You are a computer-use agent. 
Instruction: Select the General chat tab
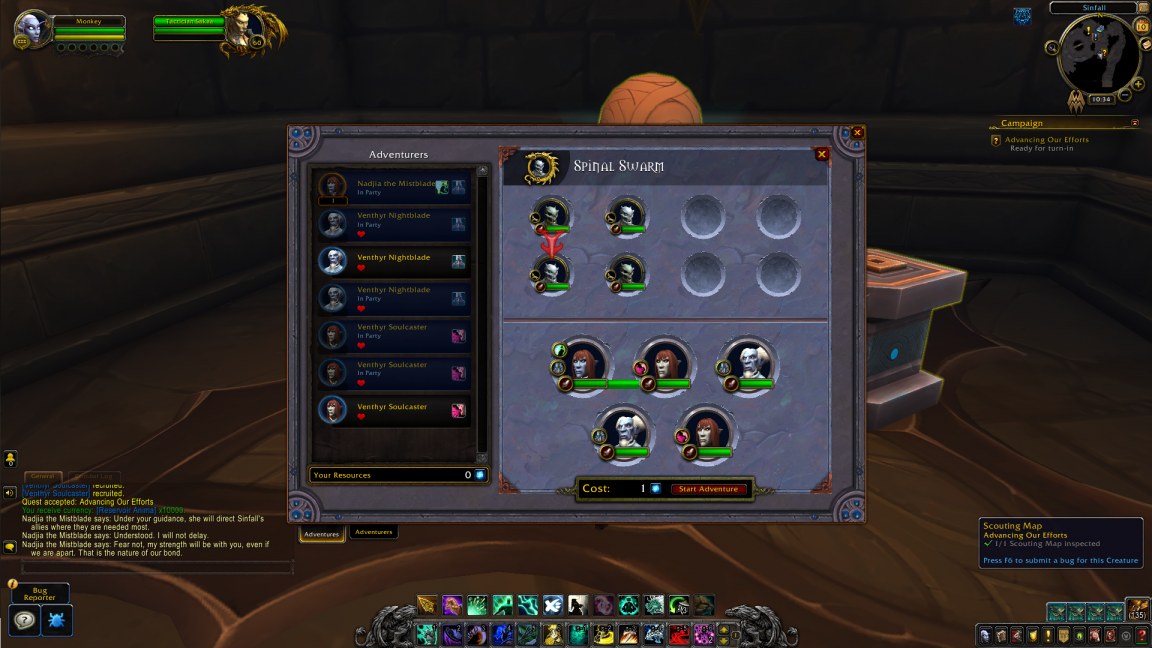(x=42, y=477)
